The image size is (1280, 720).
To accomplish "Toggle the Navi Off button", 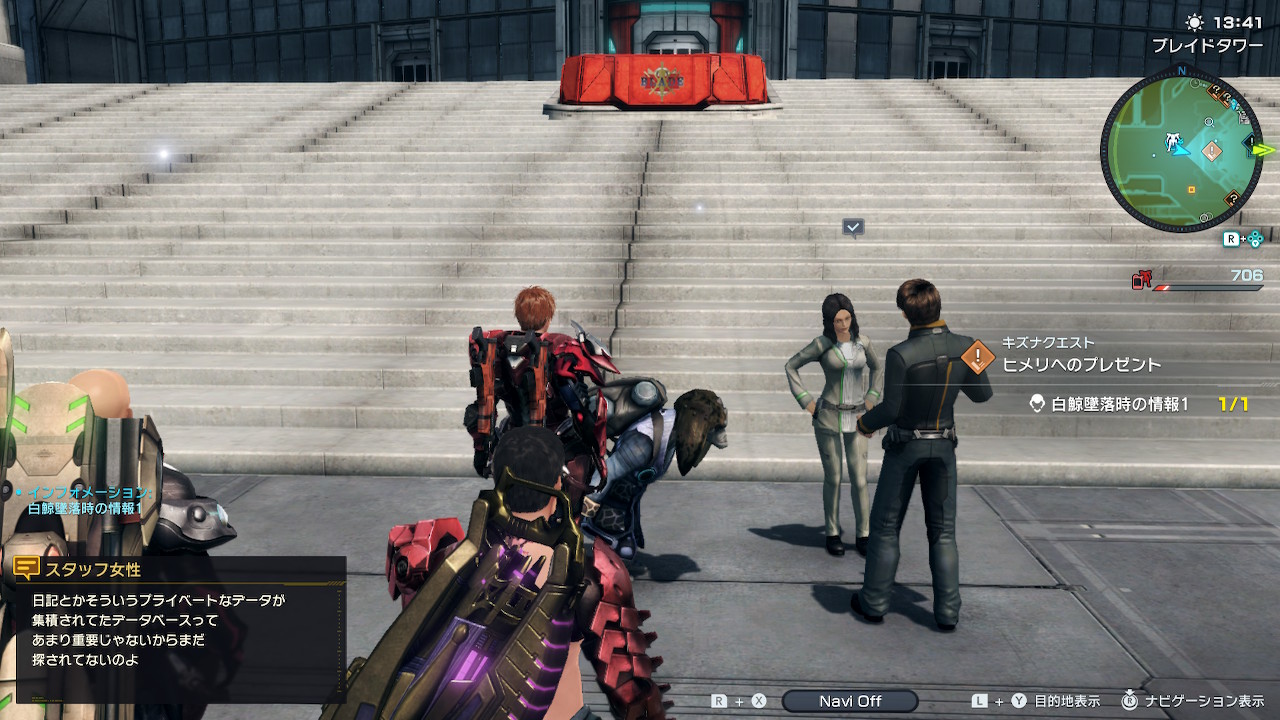I will [850, 701].
